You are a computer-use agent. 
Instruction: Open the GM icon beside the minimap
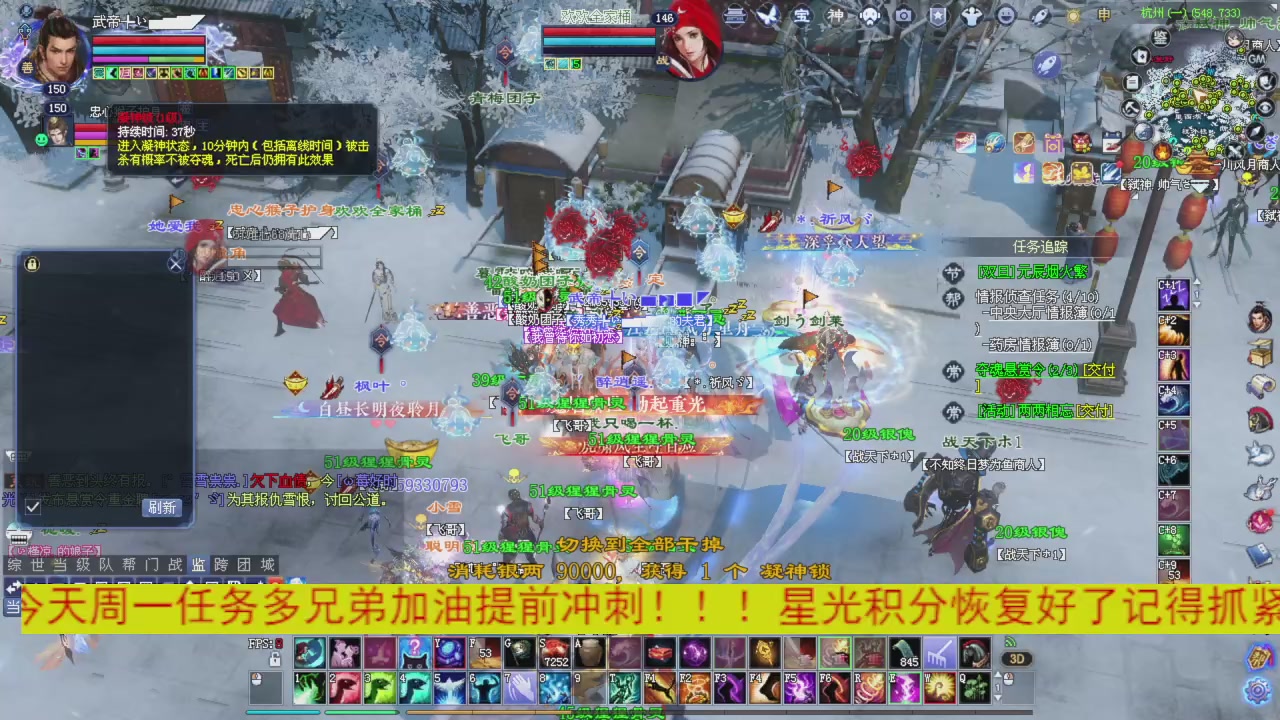click(1256, 59)
